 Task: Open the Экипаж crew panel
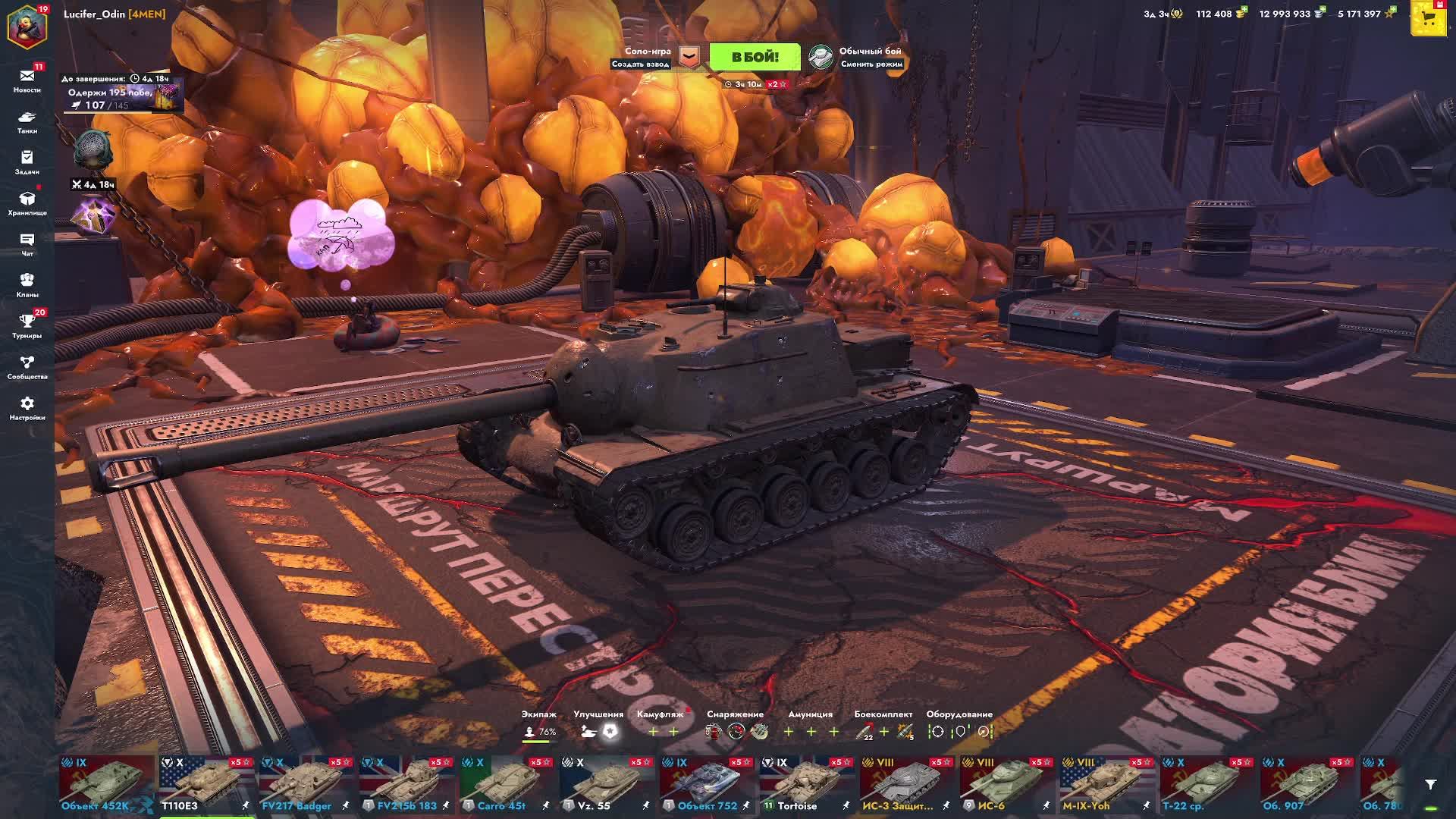[x=539, y=725]
